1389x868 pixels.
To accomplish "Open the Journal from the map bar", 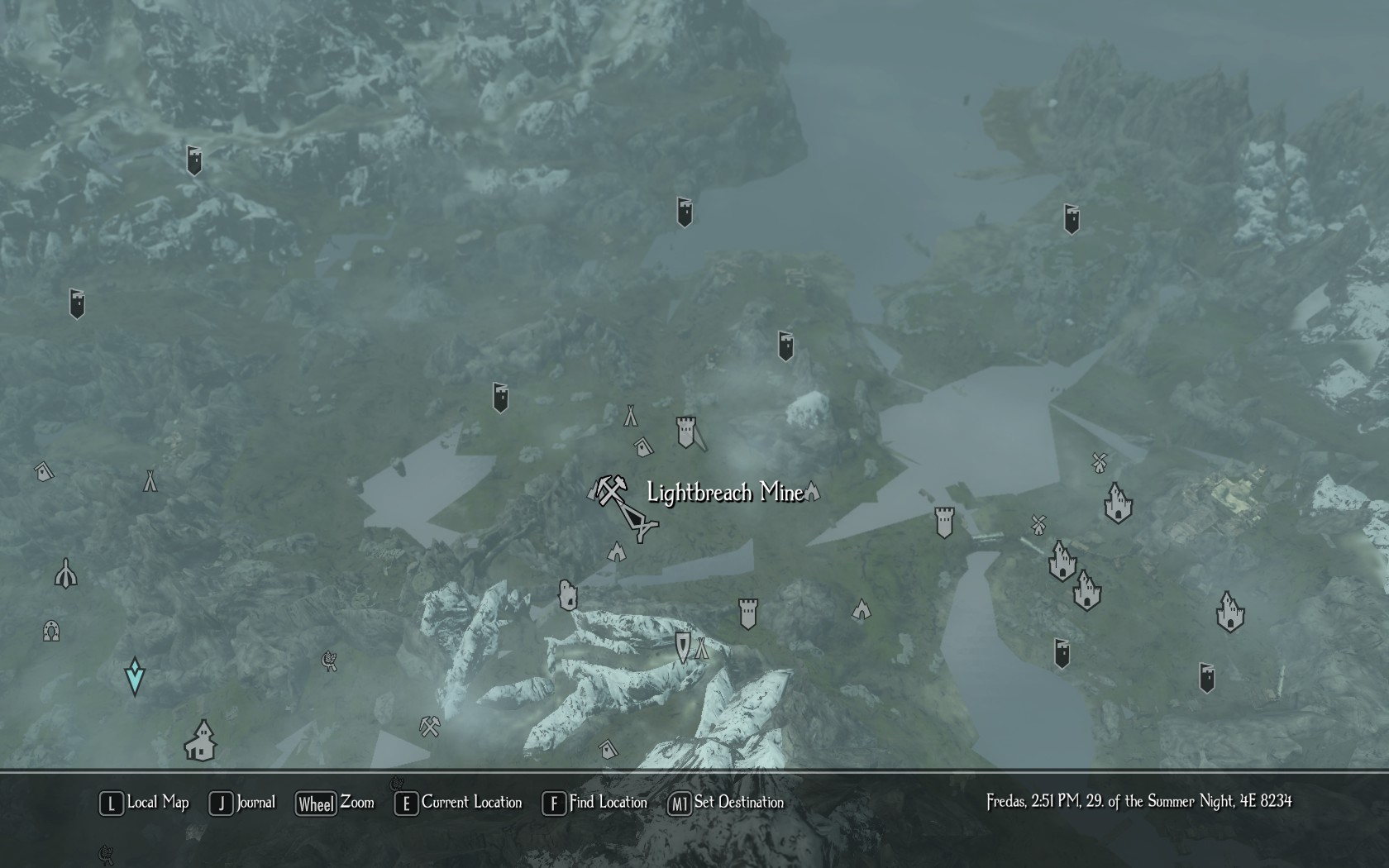I will 243,803.
